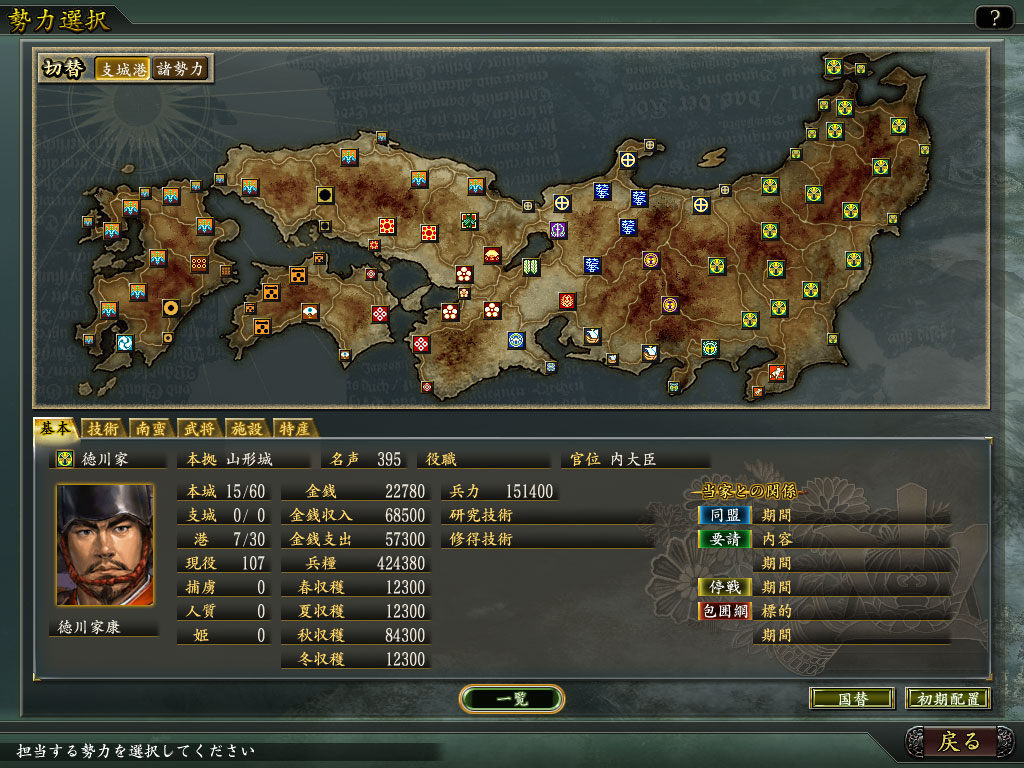The image size is (1024, 768).
Task: Toggle the 諸勢力 map filter
Action: click(x=179, y=69)
